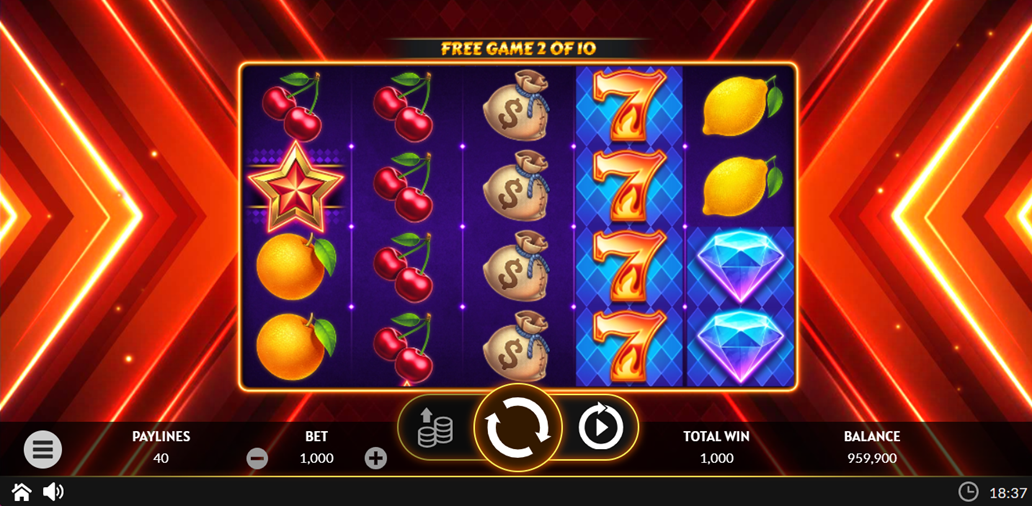Increase the bet with plus button
Viewport: 1032px width, 506px height.
(x=375, y=459)
